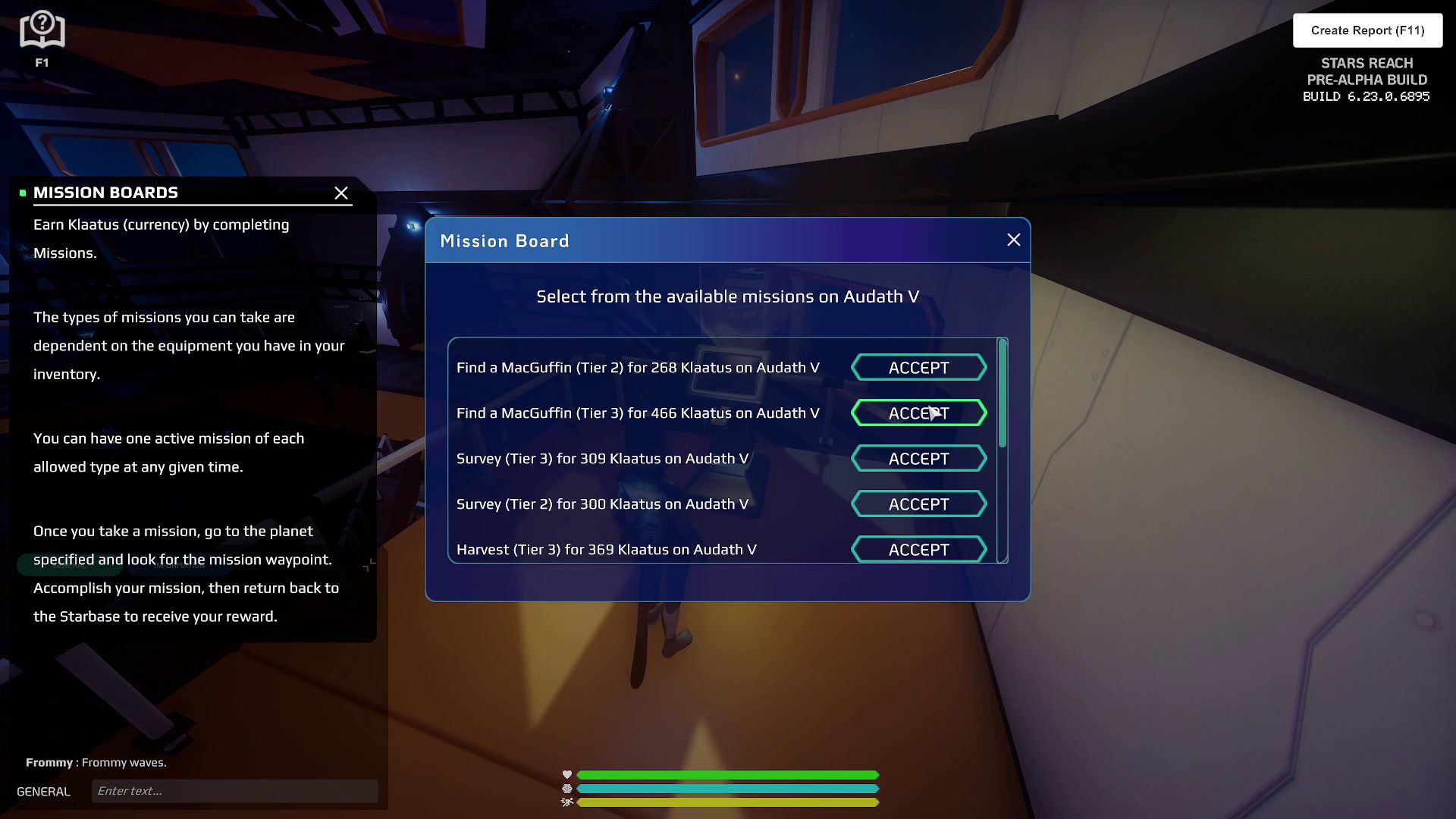Accept the Tier 2 Survey for 300 Klaatus

pyautogui.click(x=918, y=504)
